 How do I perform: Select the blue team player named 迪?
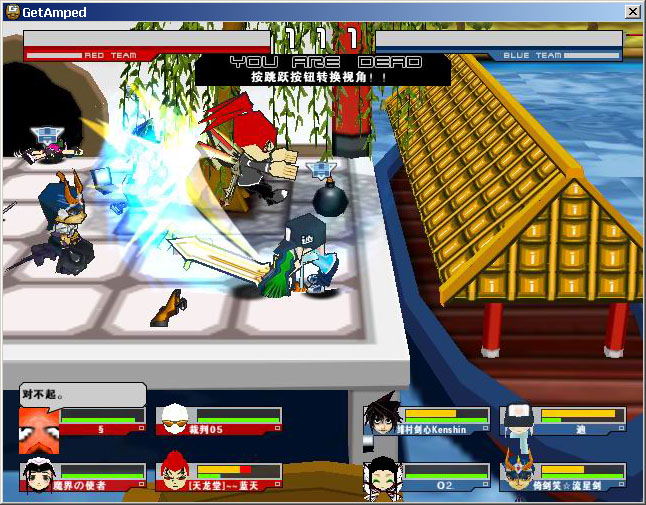point(563,422)
